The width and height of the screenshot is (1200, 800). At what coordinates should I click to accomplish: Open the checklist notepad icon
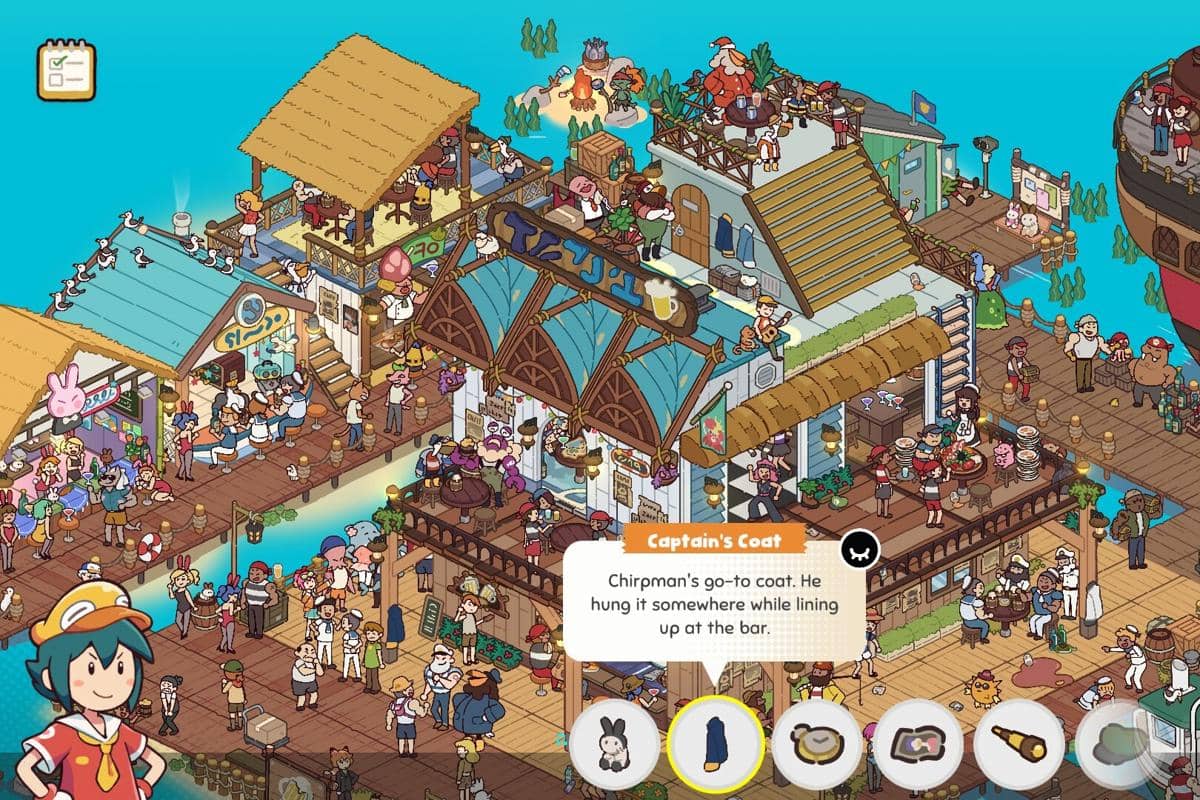pyautogui.click(x=66, y=70)
